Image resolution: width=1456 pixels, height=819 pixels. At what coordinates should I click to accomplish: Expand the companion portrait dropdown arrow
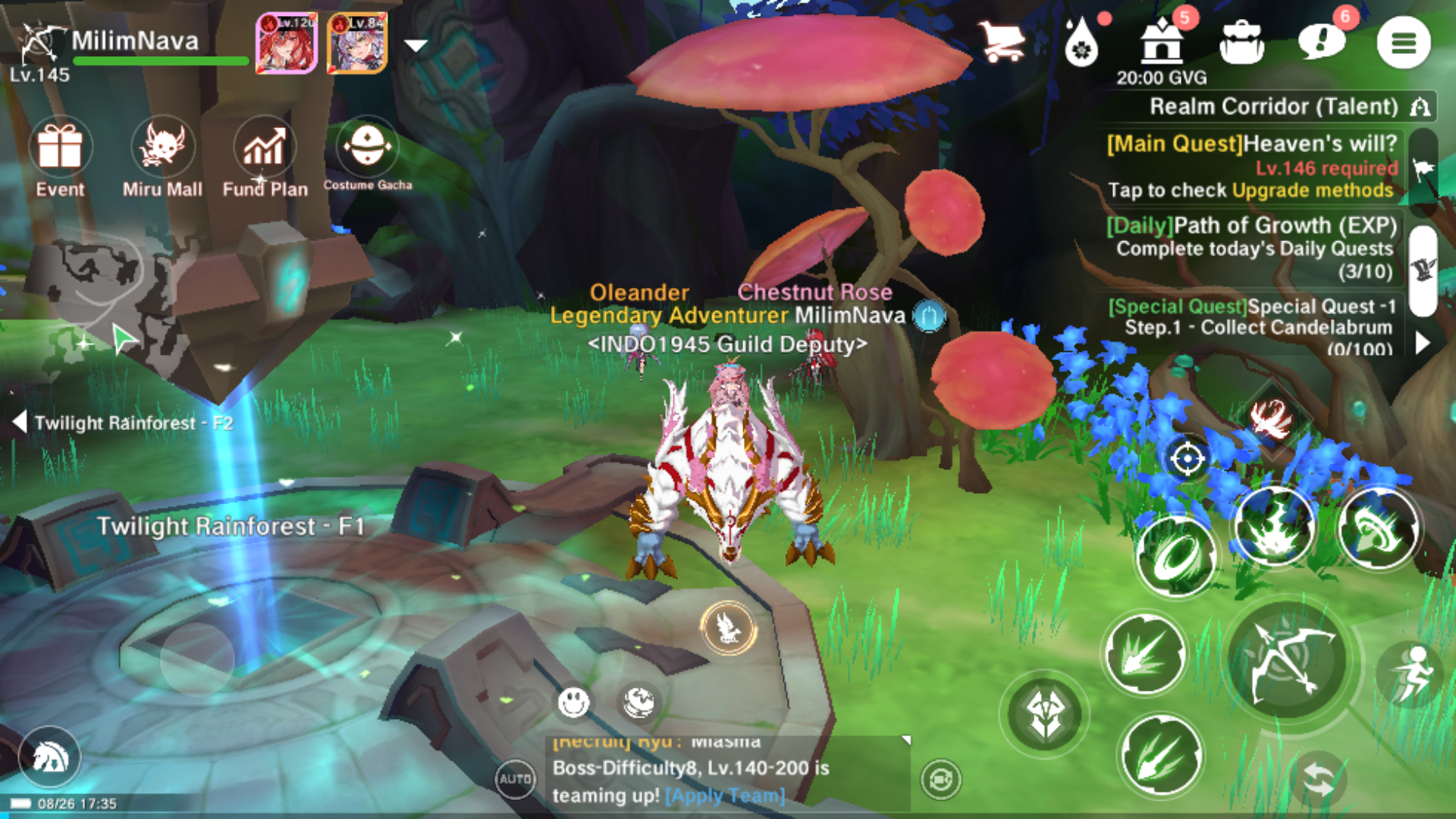pos(416,45)
